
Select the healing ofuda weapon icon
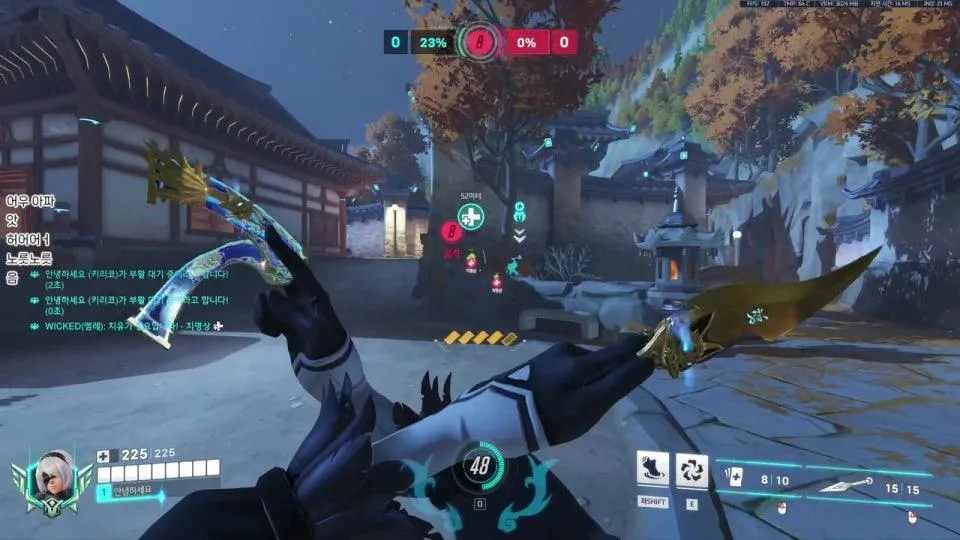point(734,480)
